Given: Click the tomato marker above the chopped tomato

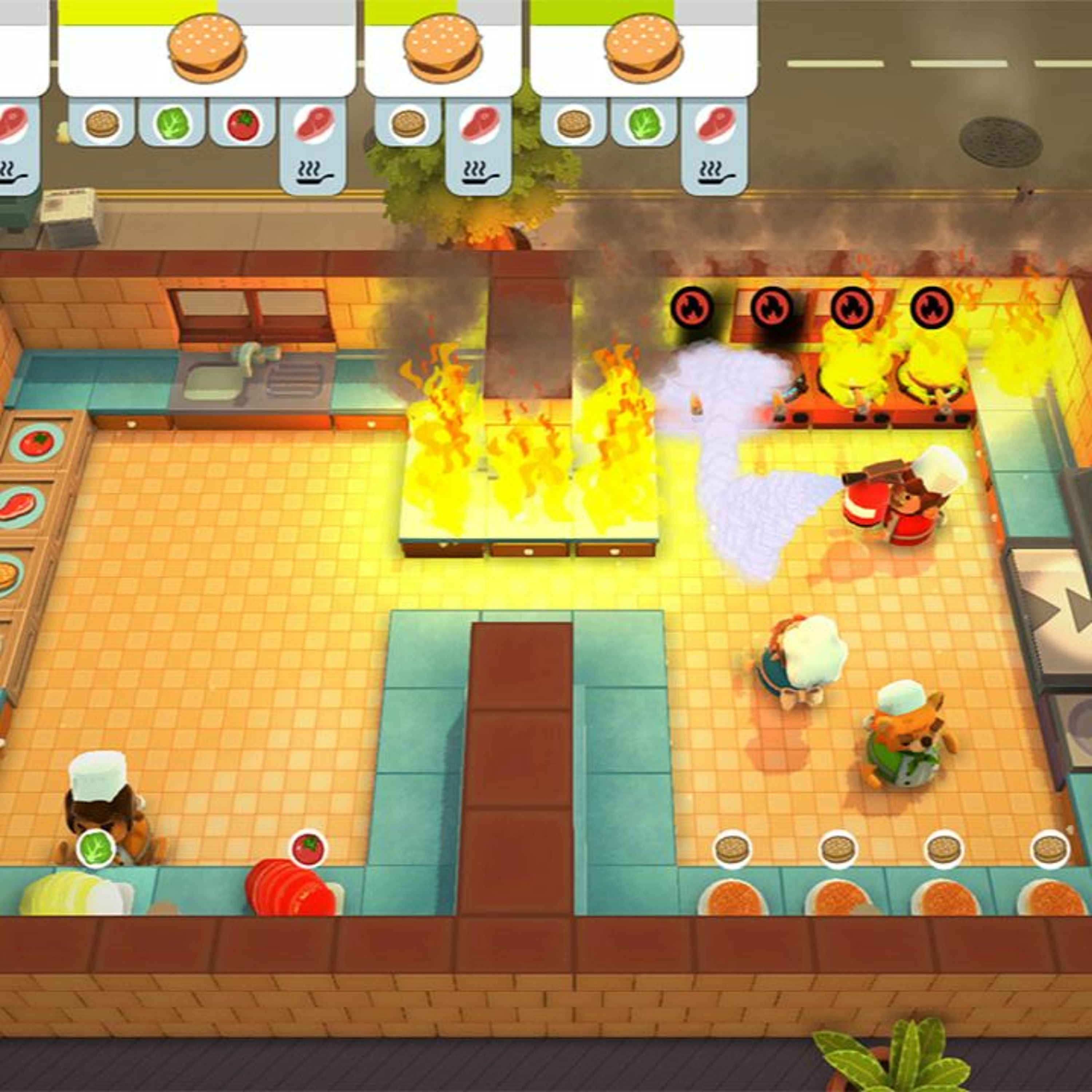Looking at the screenshot, I should click(308, 848).
